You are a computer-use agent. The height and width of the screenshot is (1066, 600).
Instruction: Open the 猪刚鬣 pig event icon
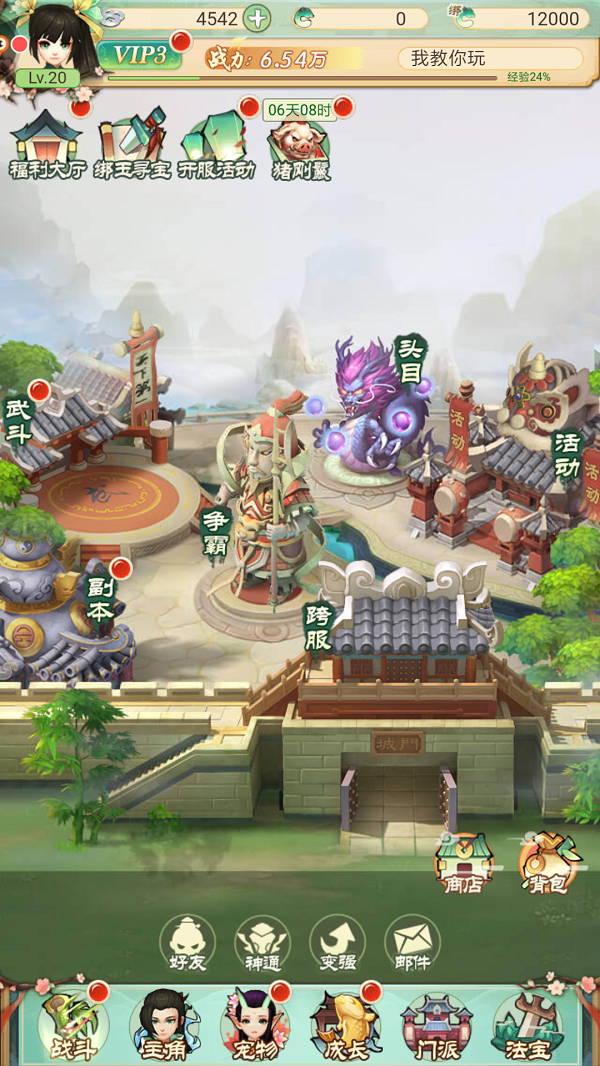[301, 150]
